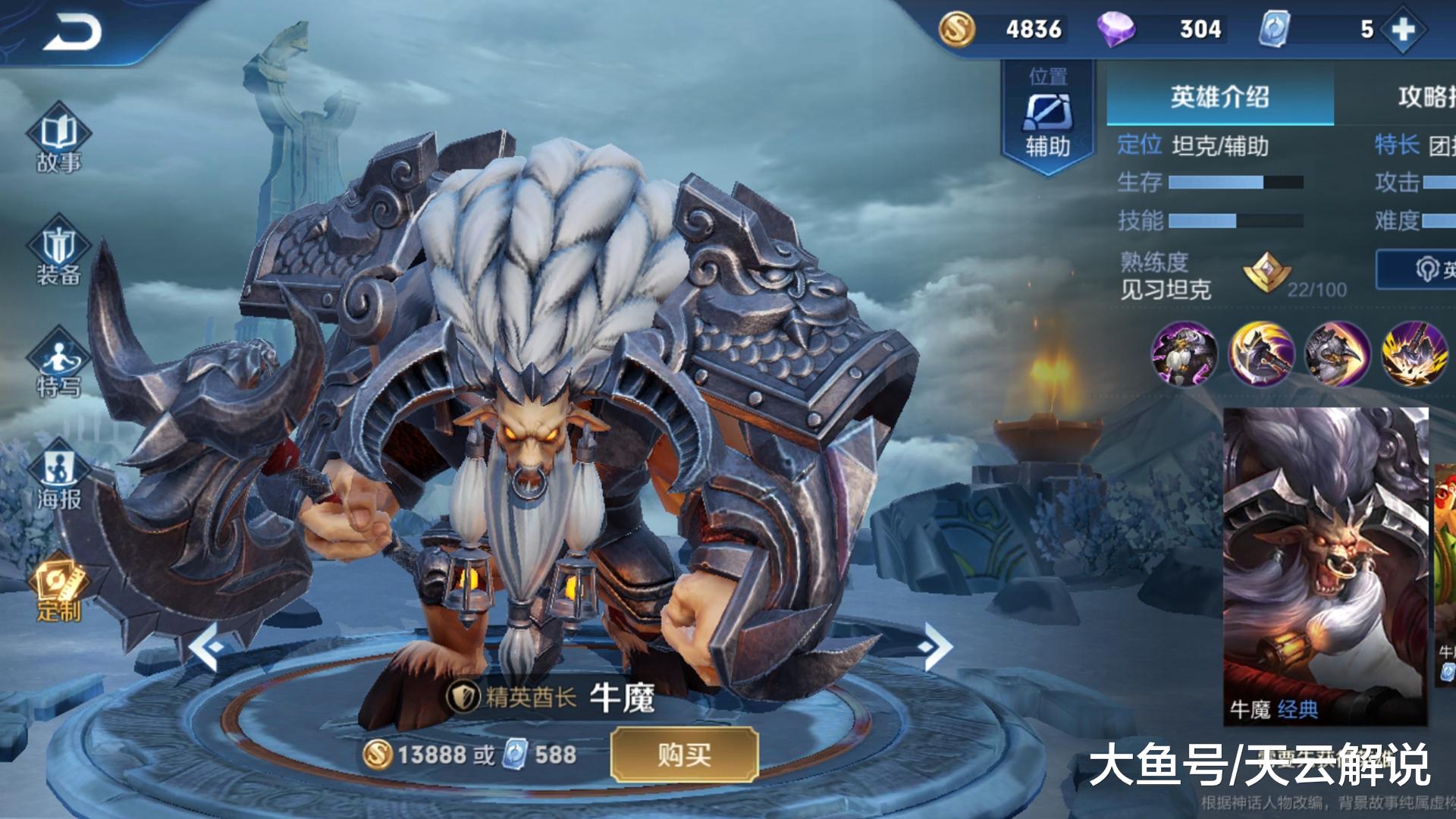
Task: Click the gold mastery badge icon
Action: pyautogui.click(x=1266, y=273)
